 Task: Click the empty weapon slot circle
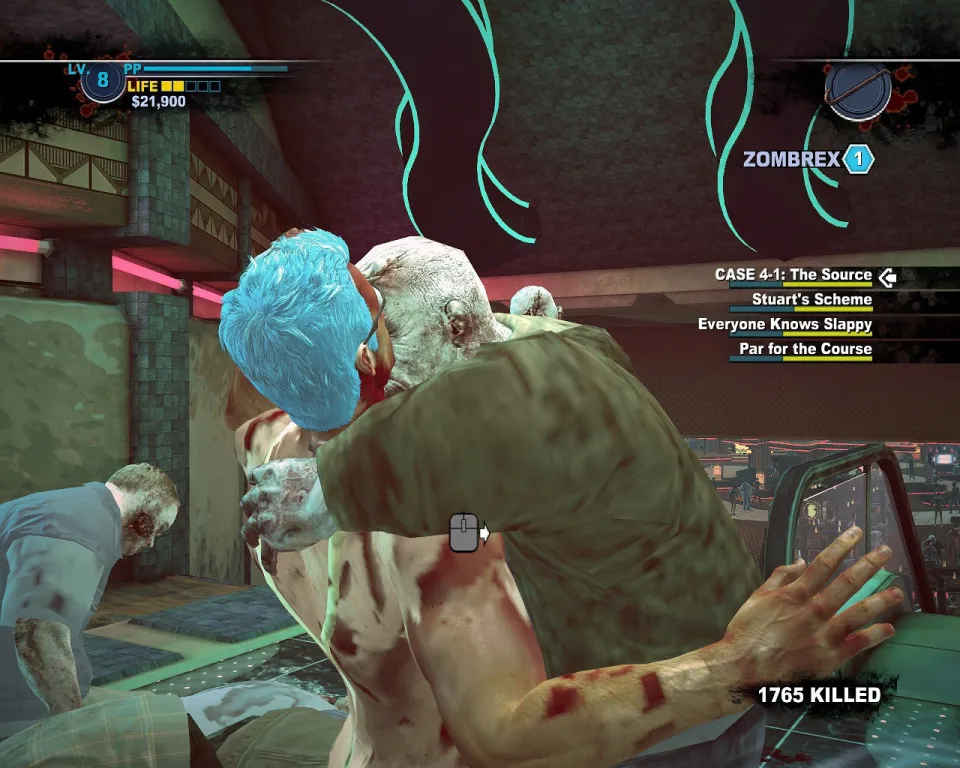point(857,91)
